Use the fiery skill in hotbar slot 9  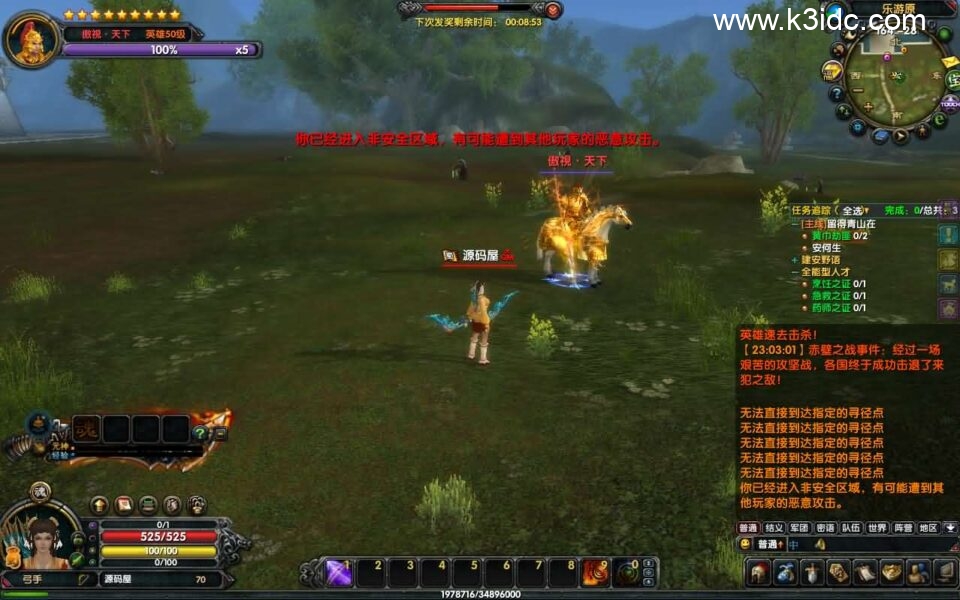[595, 573]
